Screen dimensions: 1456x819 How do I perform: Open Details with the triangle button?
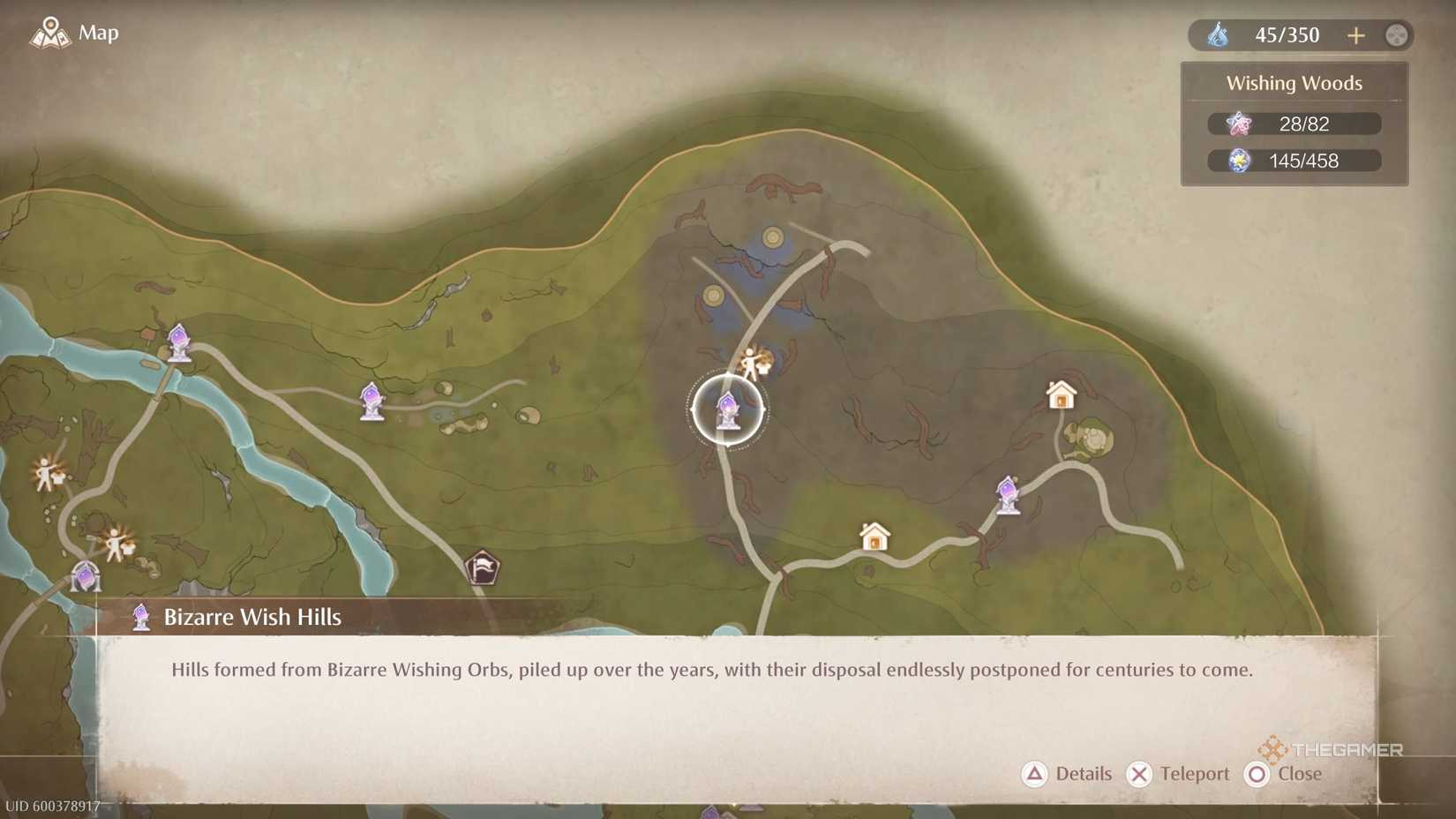1069,774
